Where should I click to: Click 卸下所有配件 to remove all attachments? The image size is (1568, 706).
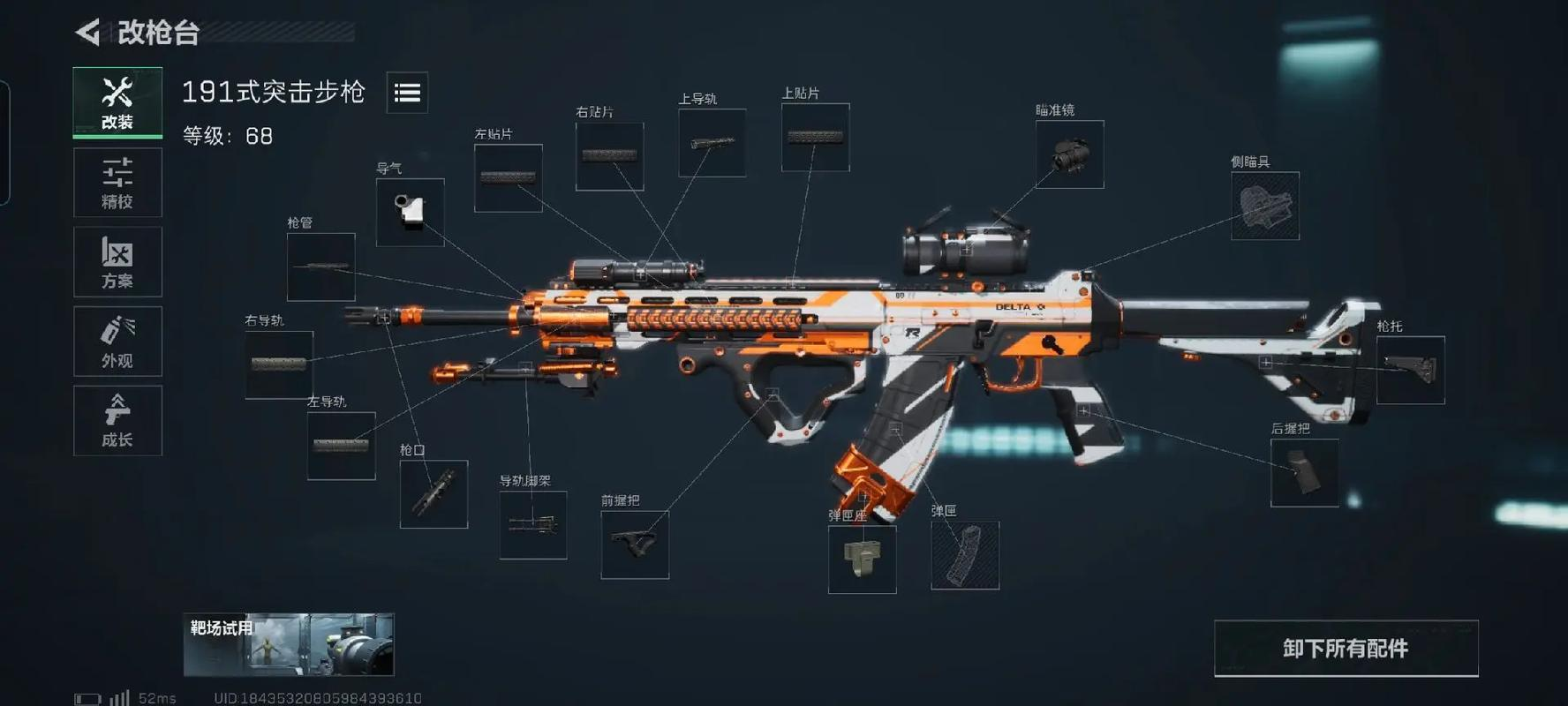(1346, 649)
